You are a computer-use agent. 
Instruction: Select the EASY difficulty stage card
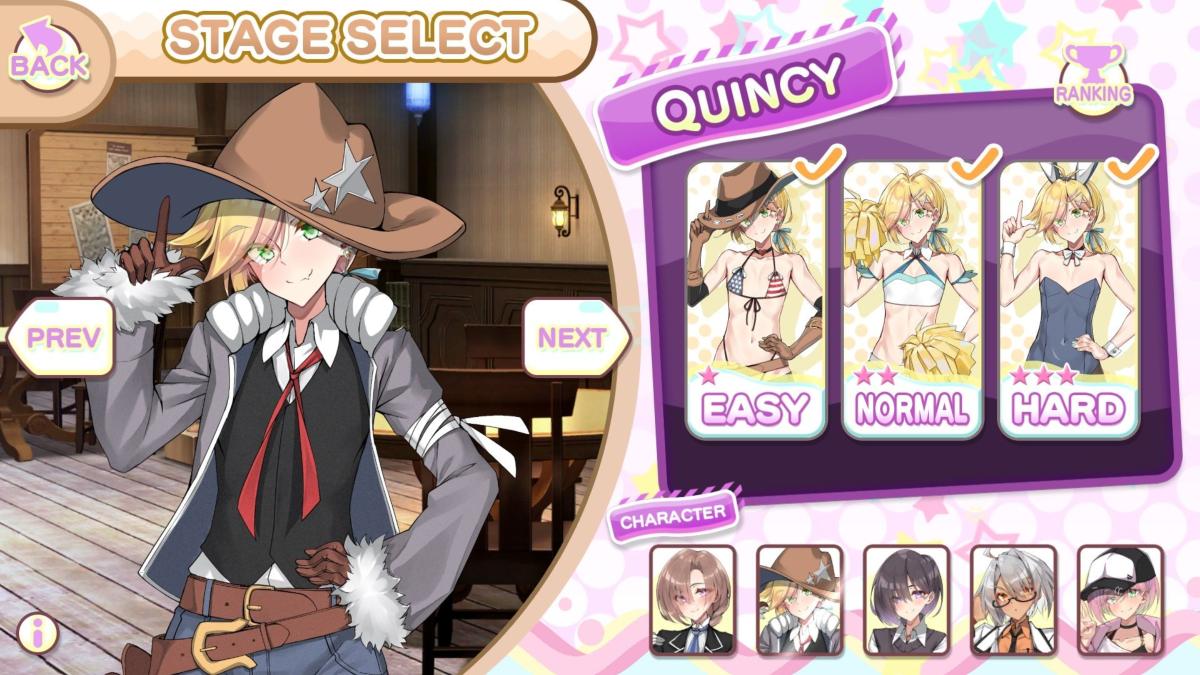click(x=756, y=300)
